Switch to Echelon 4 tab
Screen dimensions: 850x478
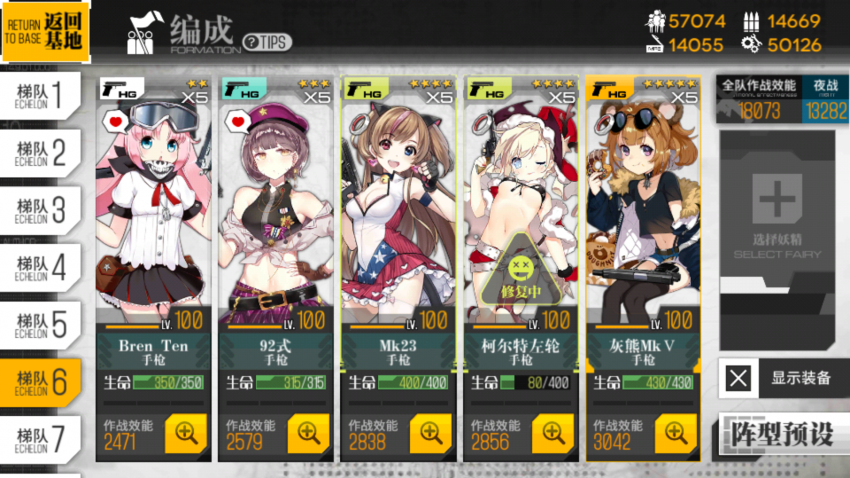40,267
